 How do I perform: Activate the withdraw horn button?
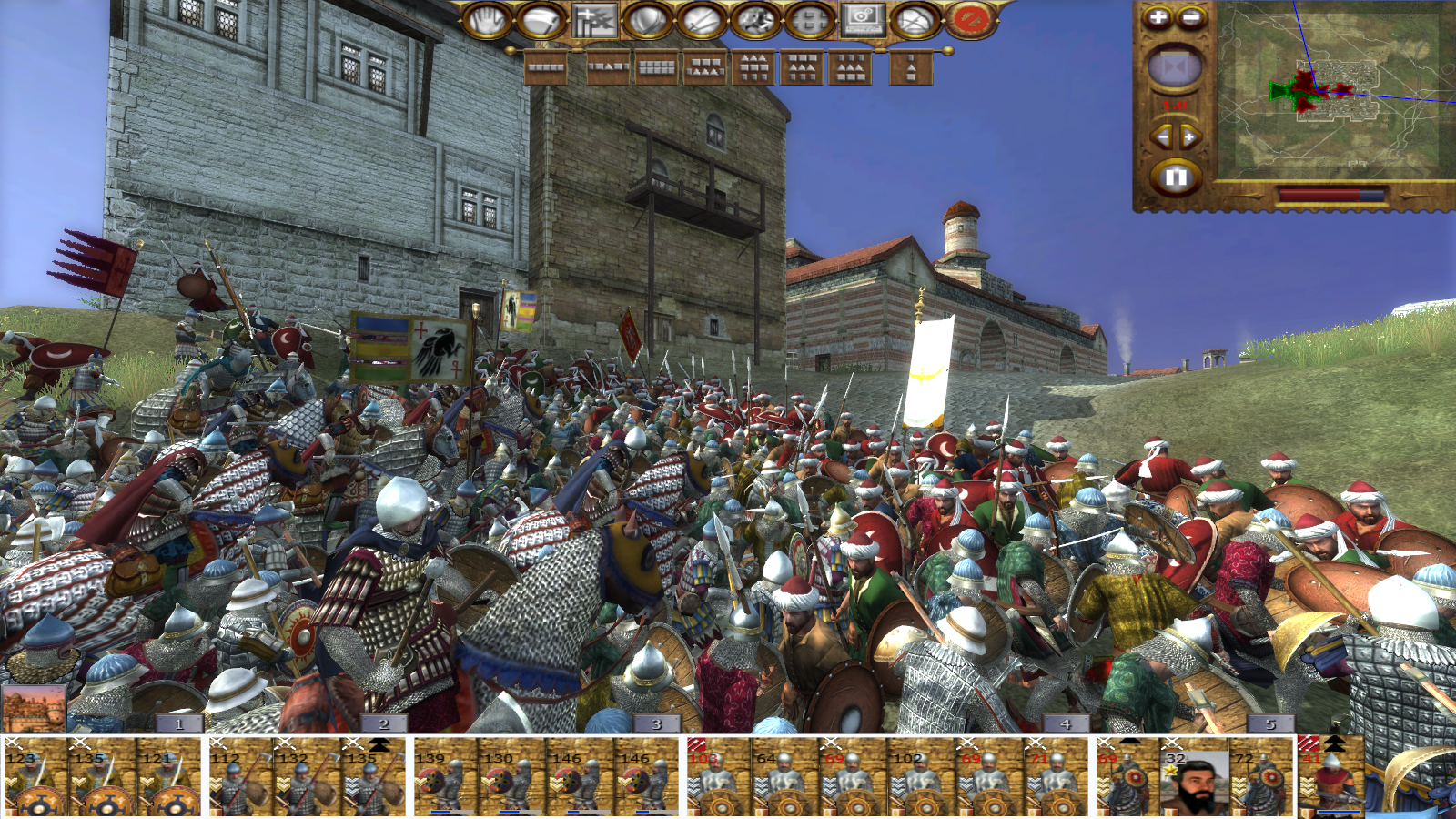(x=541, y=20)
